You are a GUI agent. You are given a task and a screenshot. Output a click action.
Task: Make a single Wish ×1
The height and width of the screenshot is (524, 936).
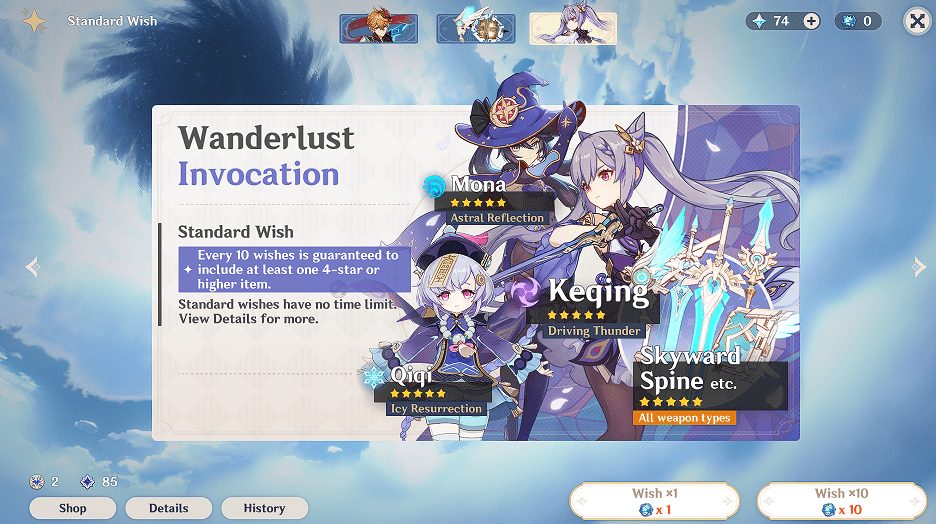pos(654,501)
